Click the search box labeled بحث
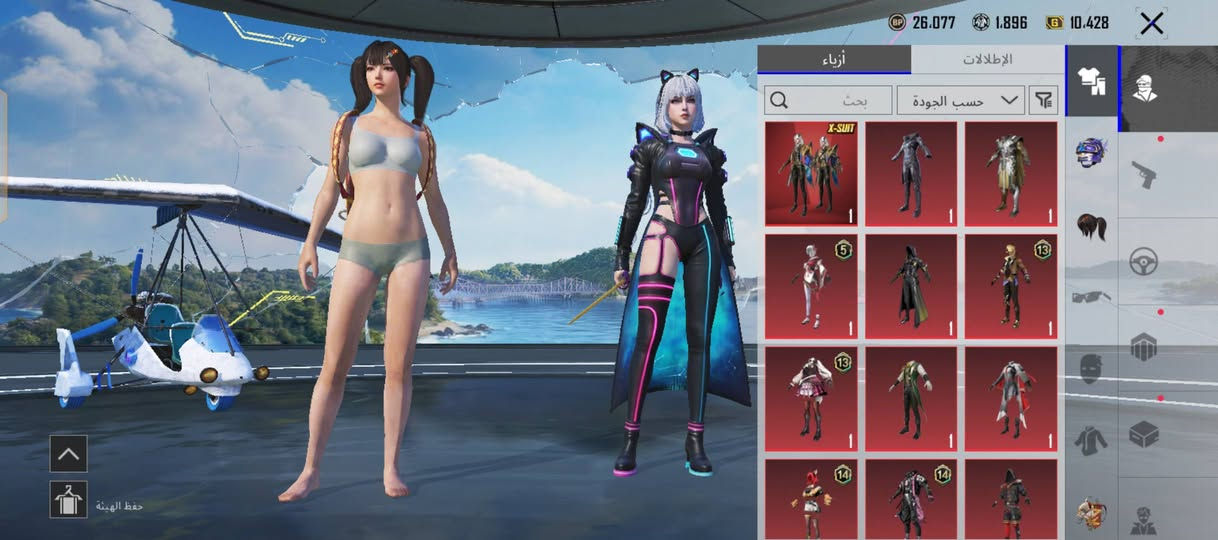The width and height of the screenshot is (1218, 540). point(828,100)
